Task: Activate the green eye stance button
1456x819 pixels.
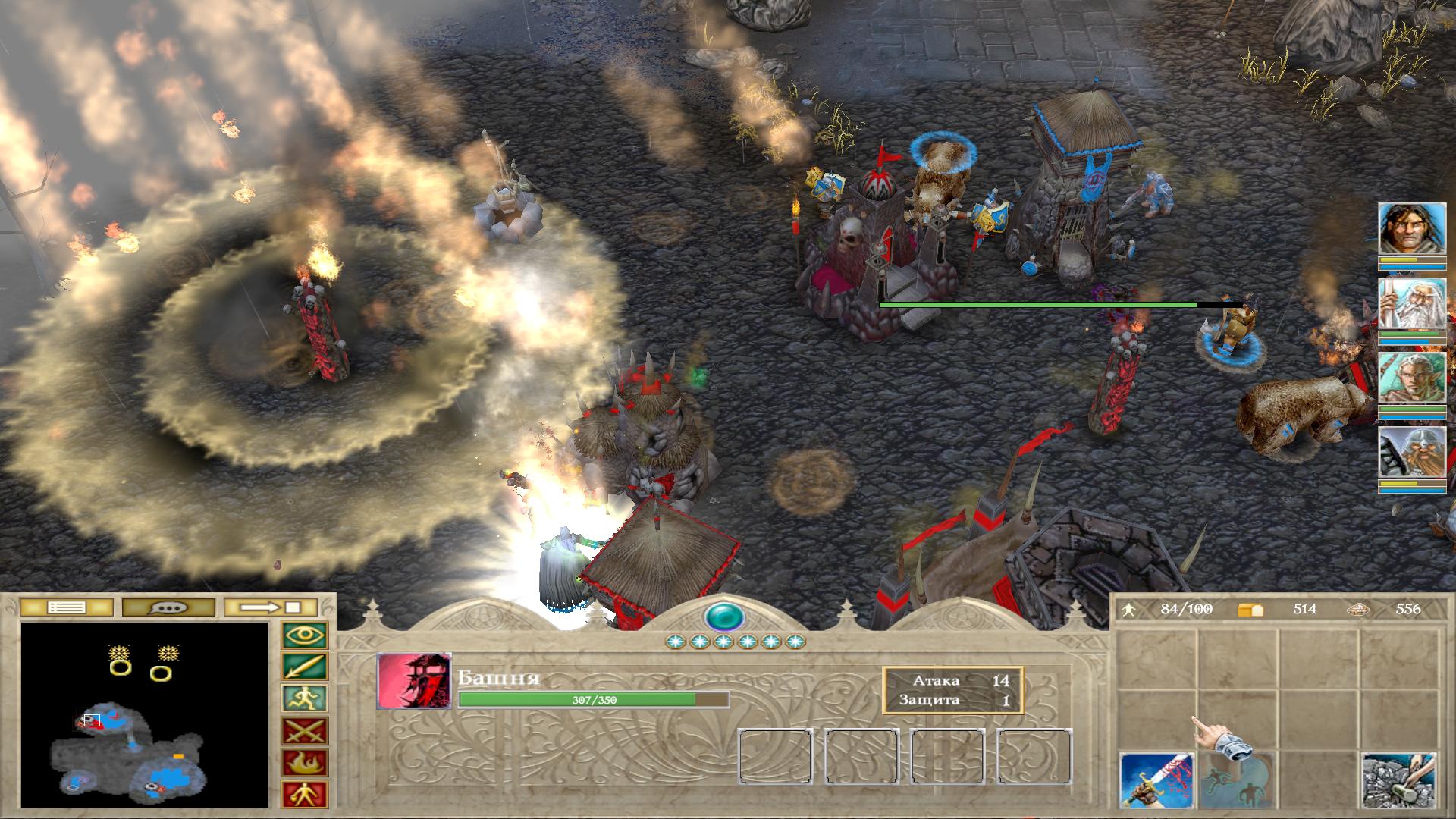Action: tap(304, 635)
